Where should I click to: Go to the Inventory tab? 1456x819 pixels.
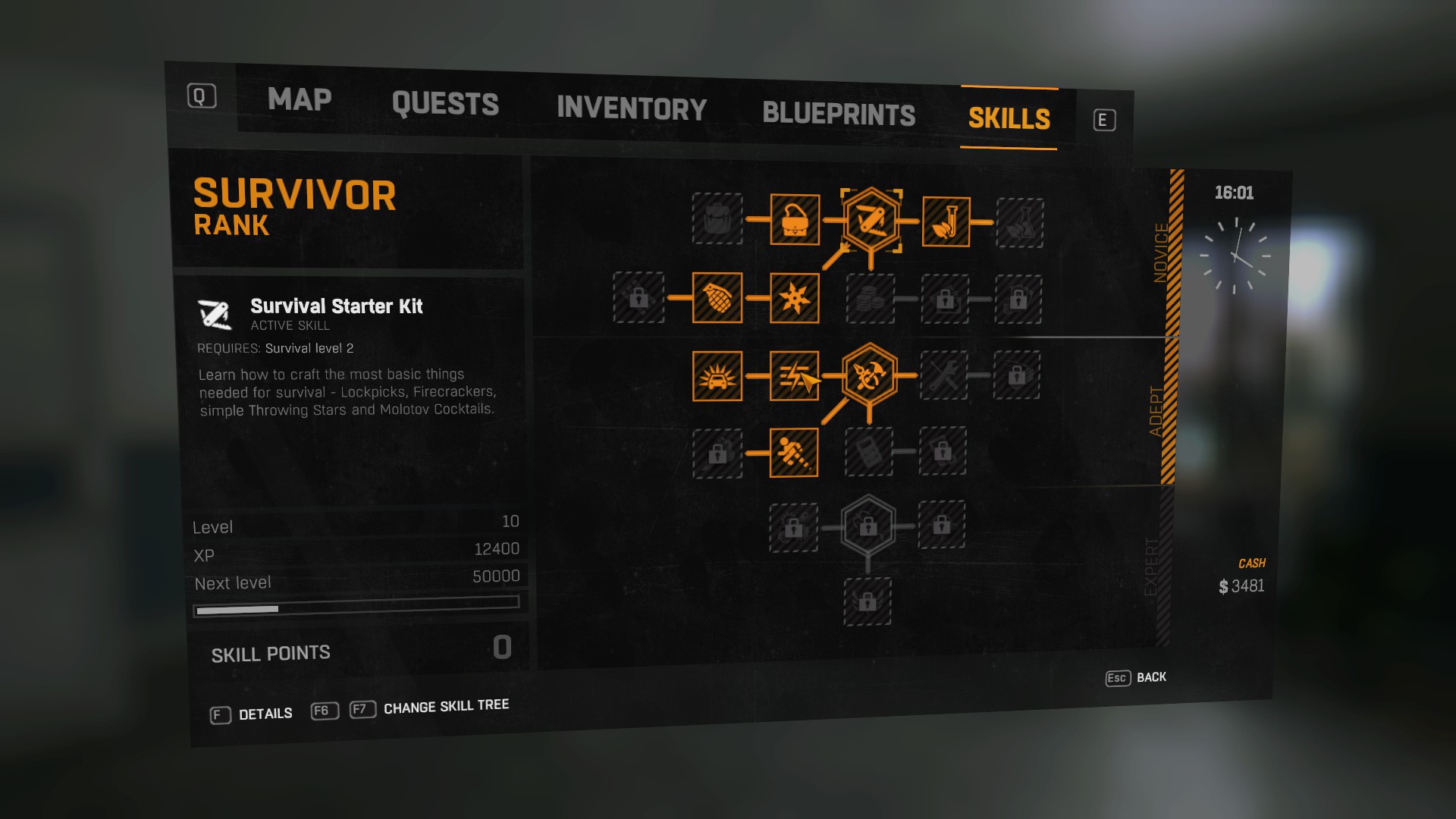pos(632,108)
